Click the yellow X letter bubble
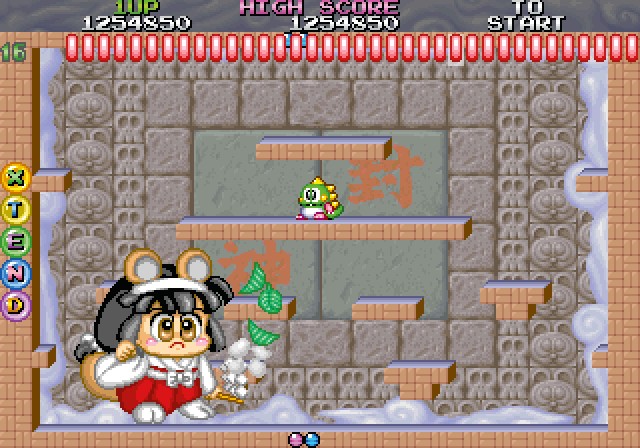 pos(16,177)
